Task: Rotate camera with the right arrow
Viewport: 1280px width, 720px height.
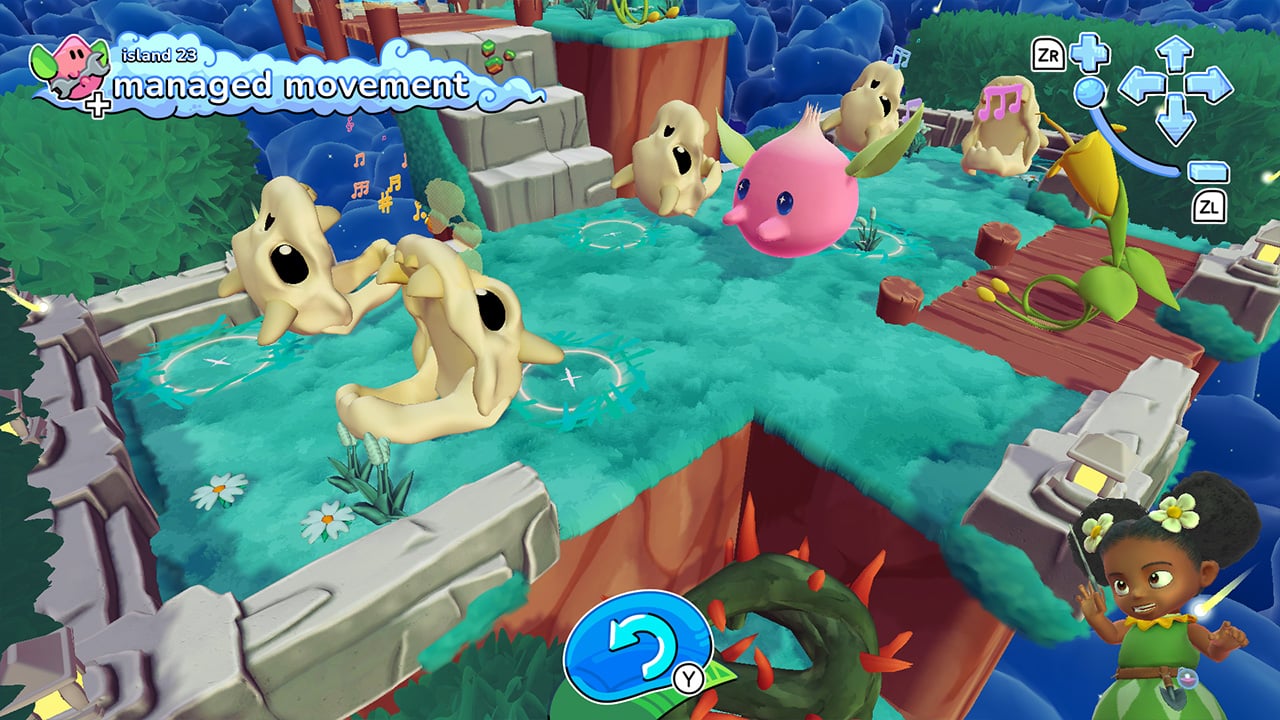Action: (x=1211, y=86)
